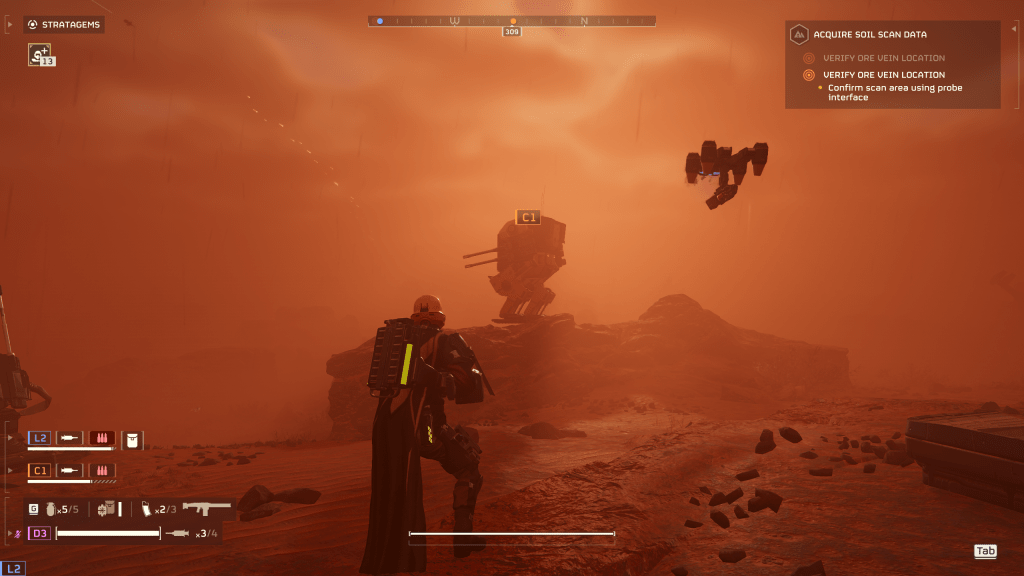This screenshot has height=576, width=1024.
Task: Click the C1 teammate marker above the walker
Action: pos(527,217)
